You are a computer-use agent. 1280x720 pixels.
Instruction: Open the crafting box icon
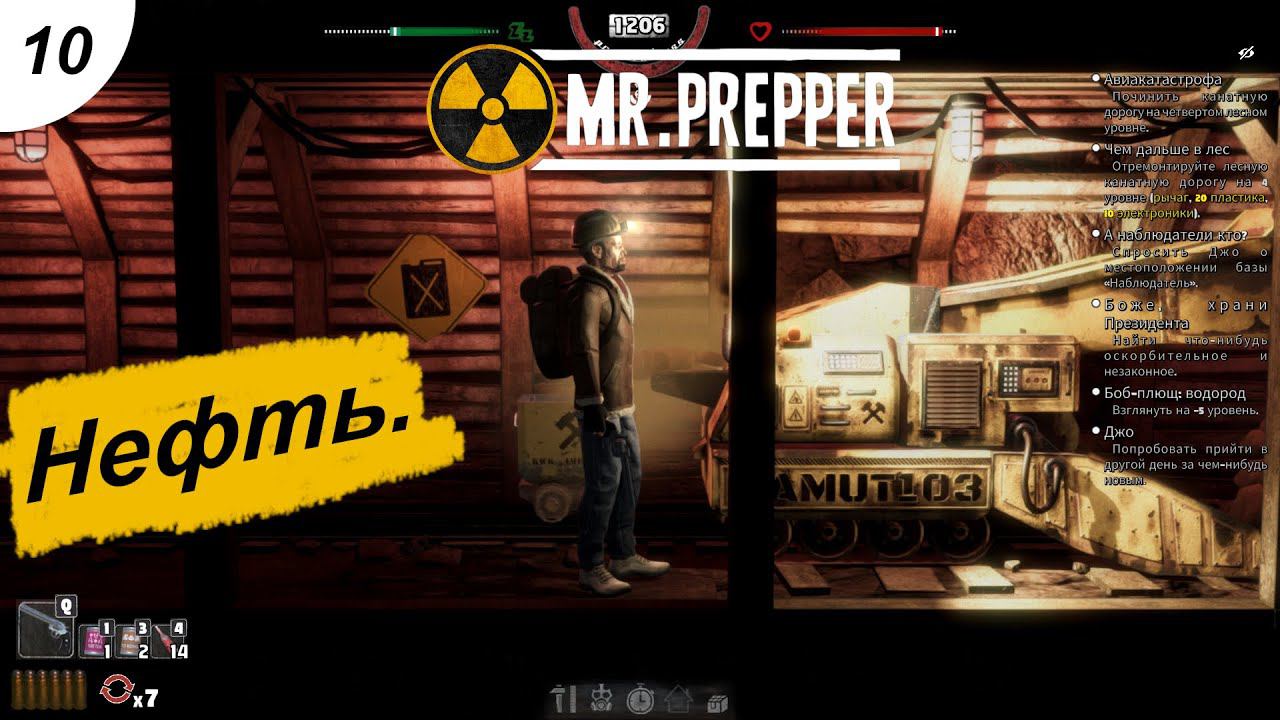click(717, 703)
